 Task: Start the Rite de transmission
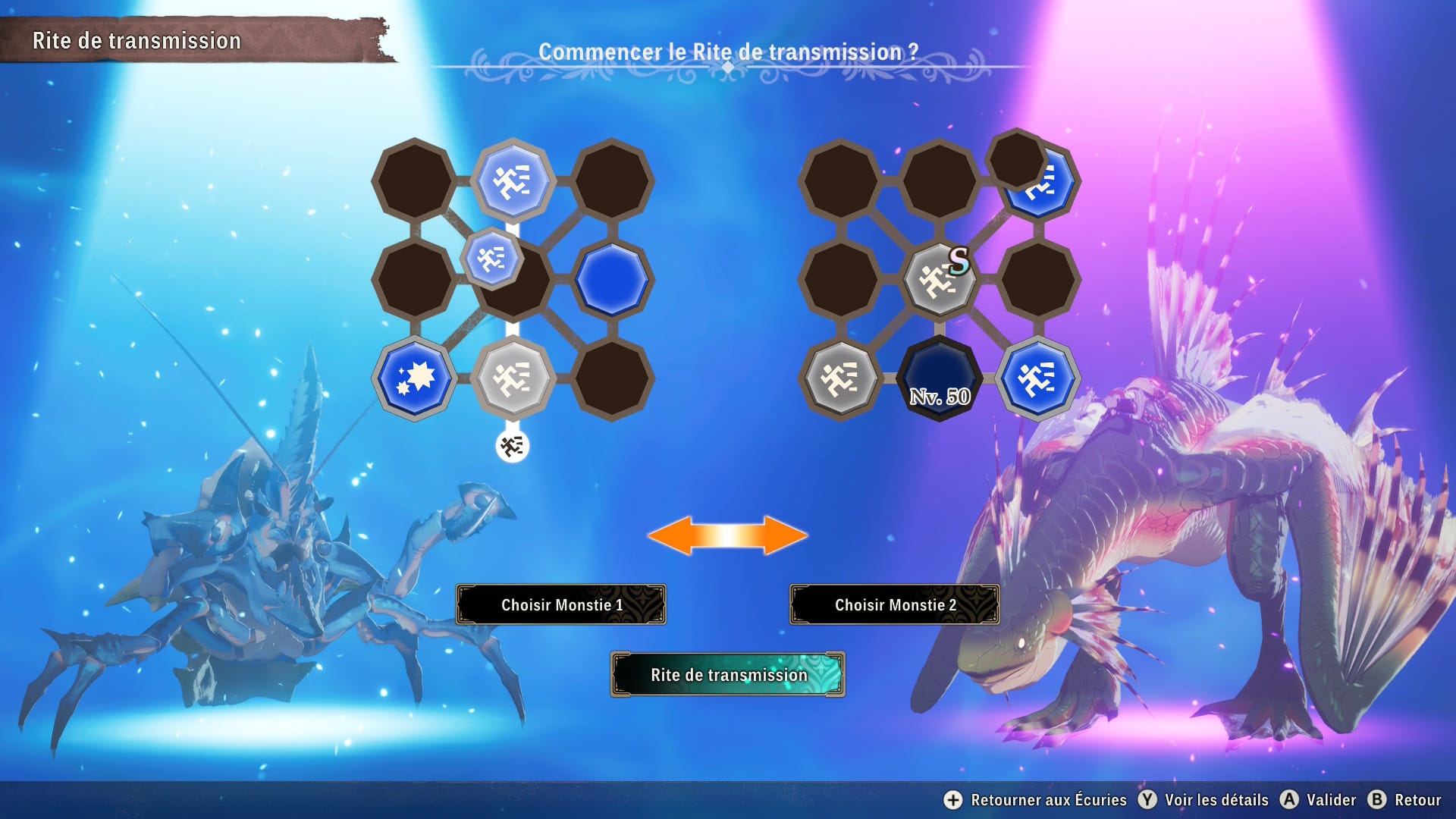(x=728, y=674)
